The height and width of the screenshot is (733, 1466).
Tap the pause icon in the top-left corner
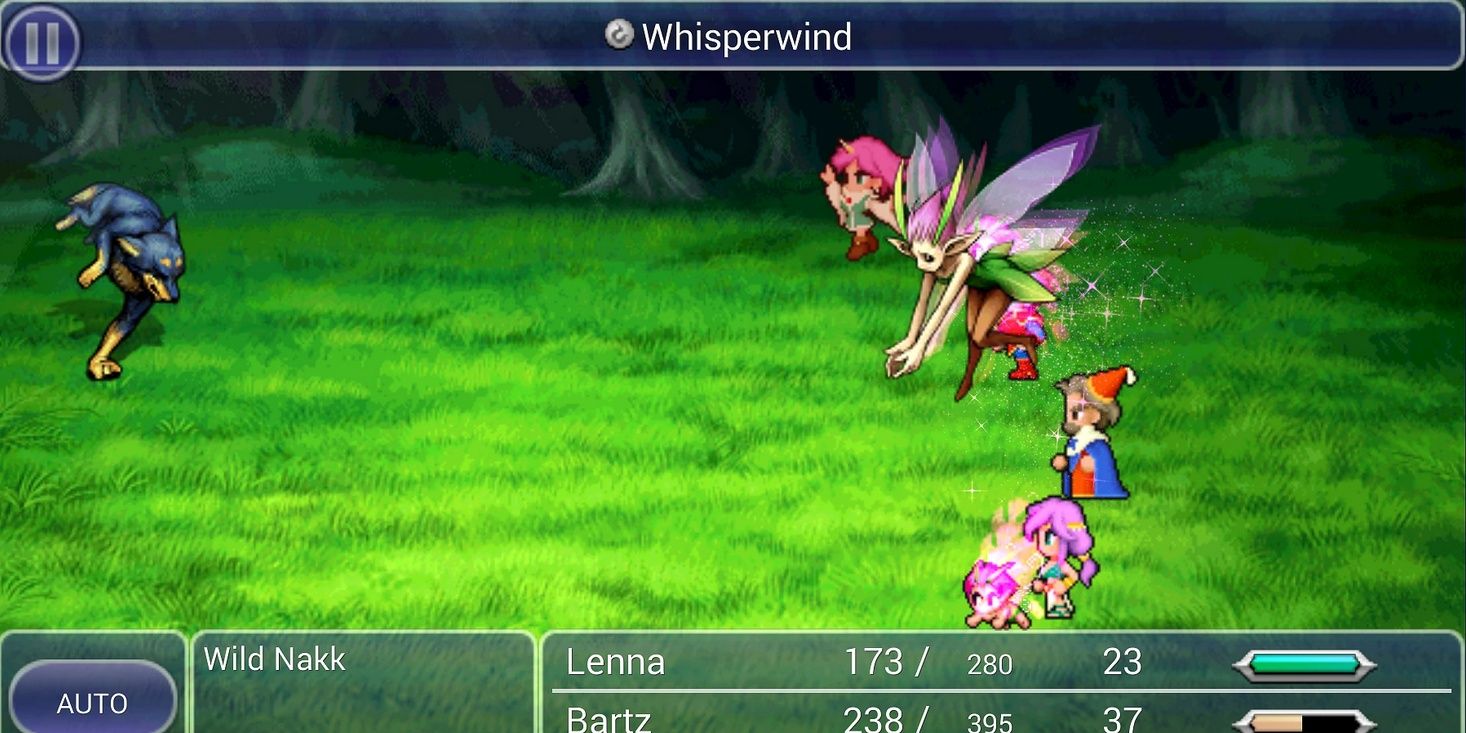coord(40,38)
